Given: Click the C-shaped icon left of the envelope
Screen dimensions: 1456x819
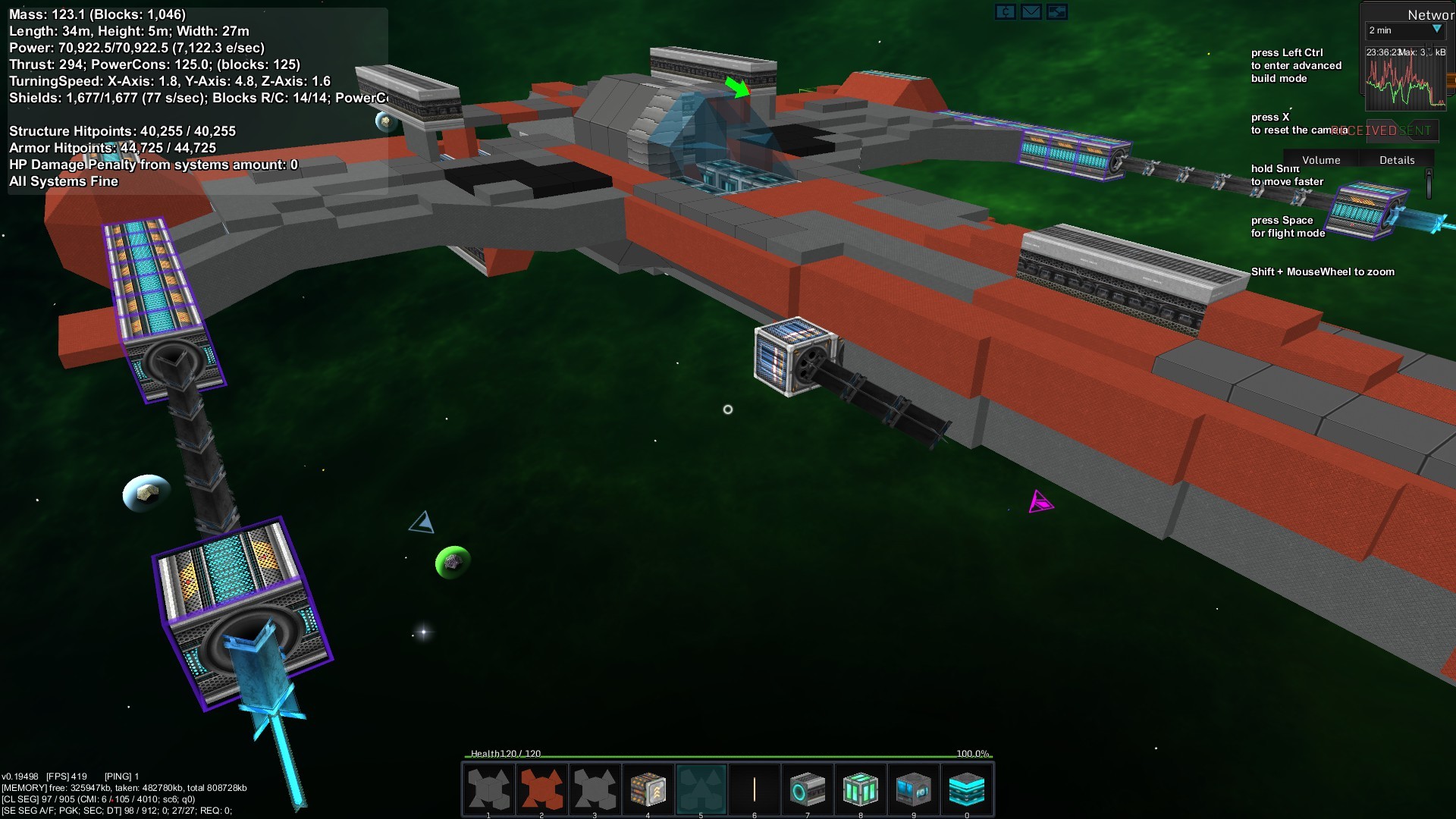Looking at the screenshot, I should 1005,11.
